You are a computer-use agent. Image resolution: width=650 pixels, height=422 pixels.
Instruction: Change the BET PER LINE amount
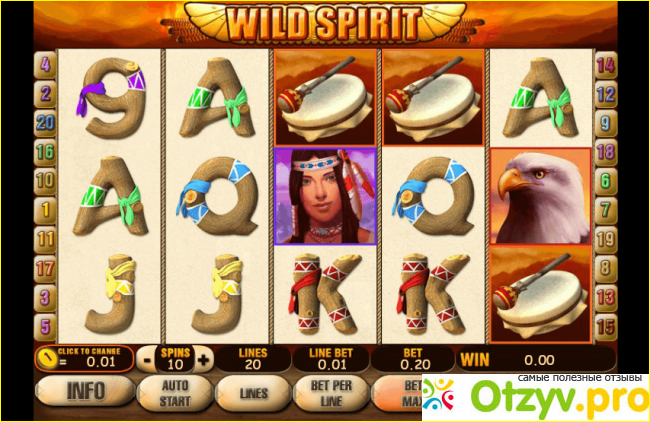[x=331, y=392]
